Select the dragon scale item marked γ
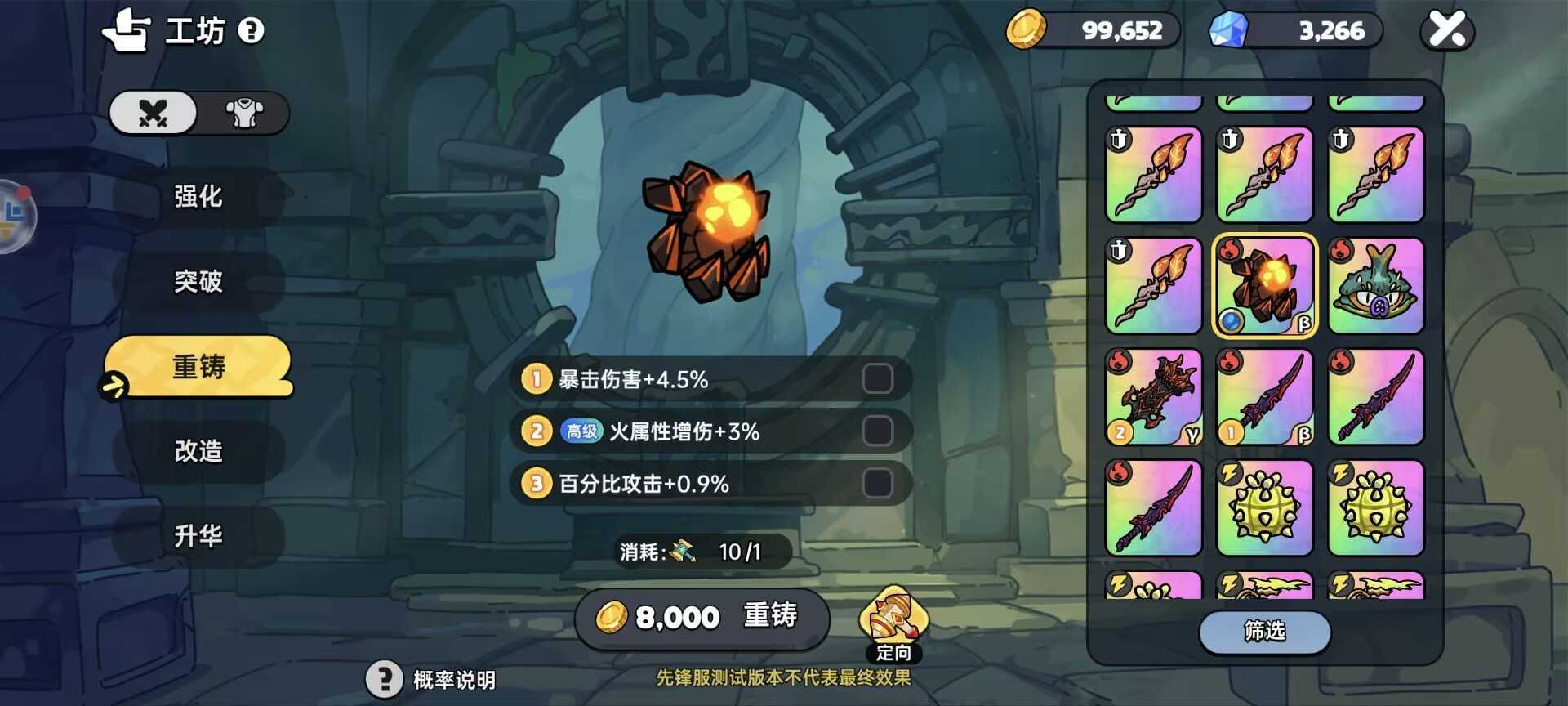This screenshot has width=1568, height=706. pyautogui.click(x=1154, y=396)
